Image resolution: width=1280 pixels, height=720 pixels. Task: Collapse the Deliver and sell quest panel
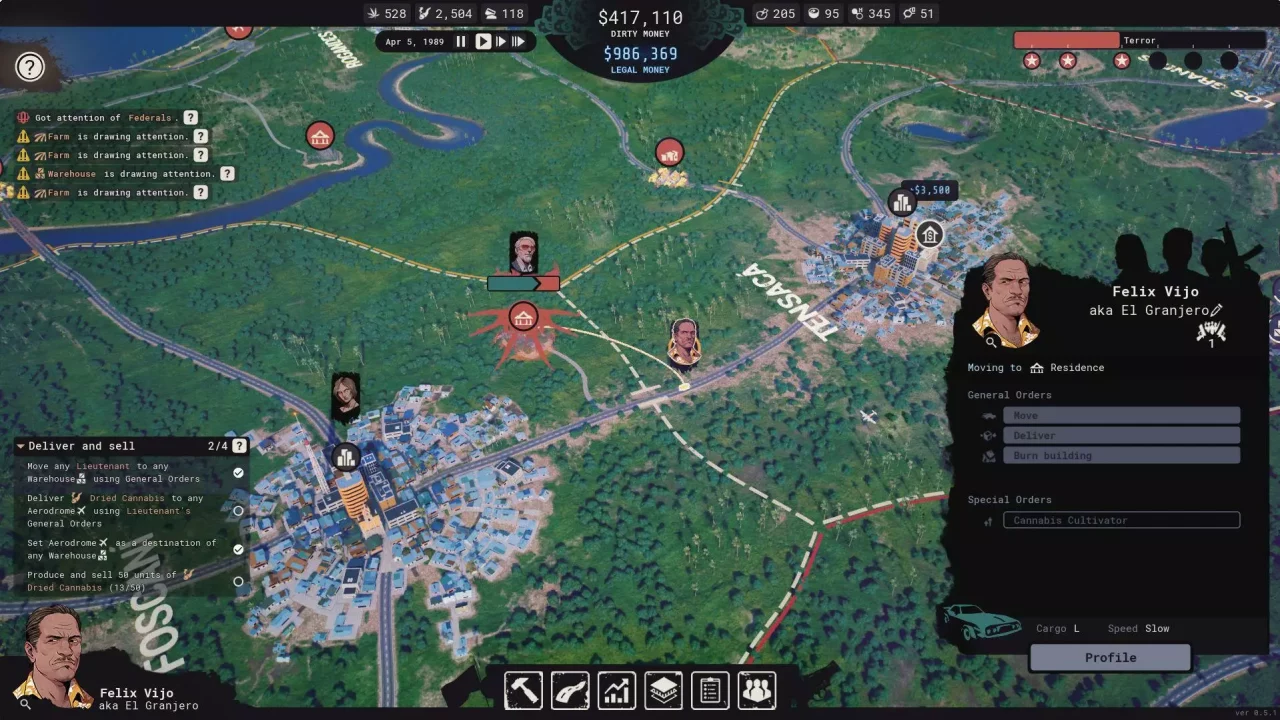20,446
